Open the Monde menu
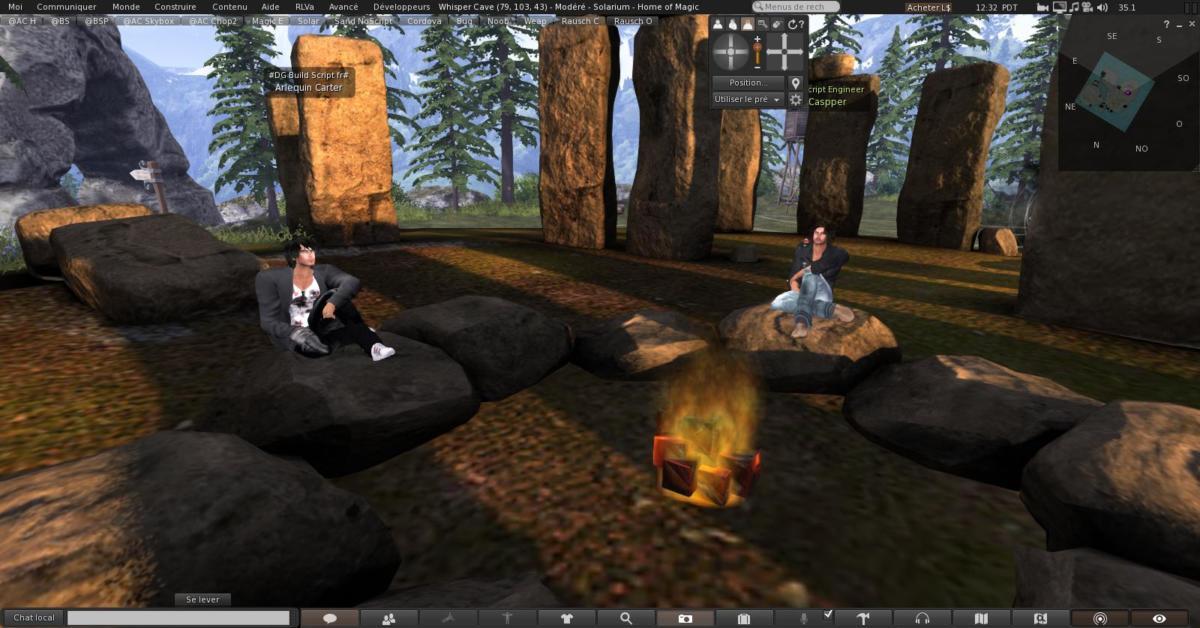 pyautogui.click(x=126, y=6)
